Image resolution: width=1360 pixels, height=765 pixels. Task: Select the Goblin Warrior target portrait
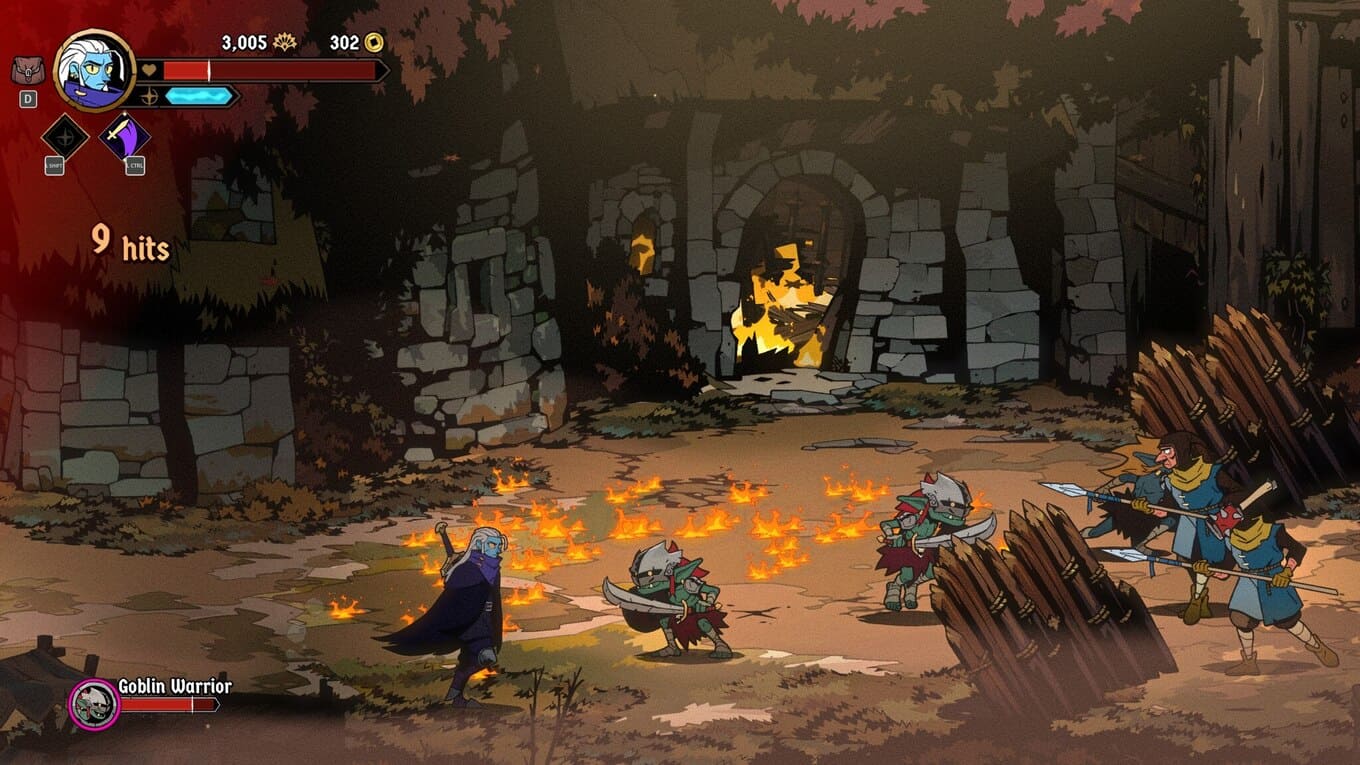(x=94, y=703)
